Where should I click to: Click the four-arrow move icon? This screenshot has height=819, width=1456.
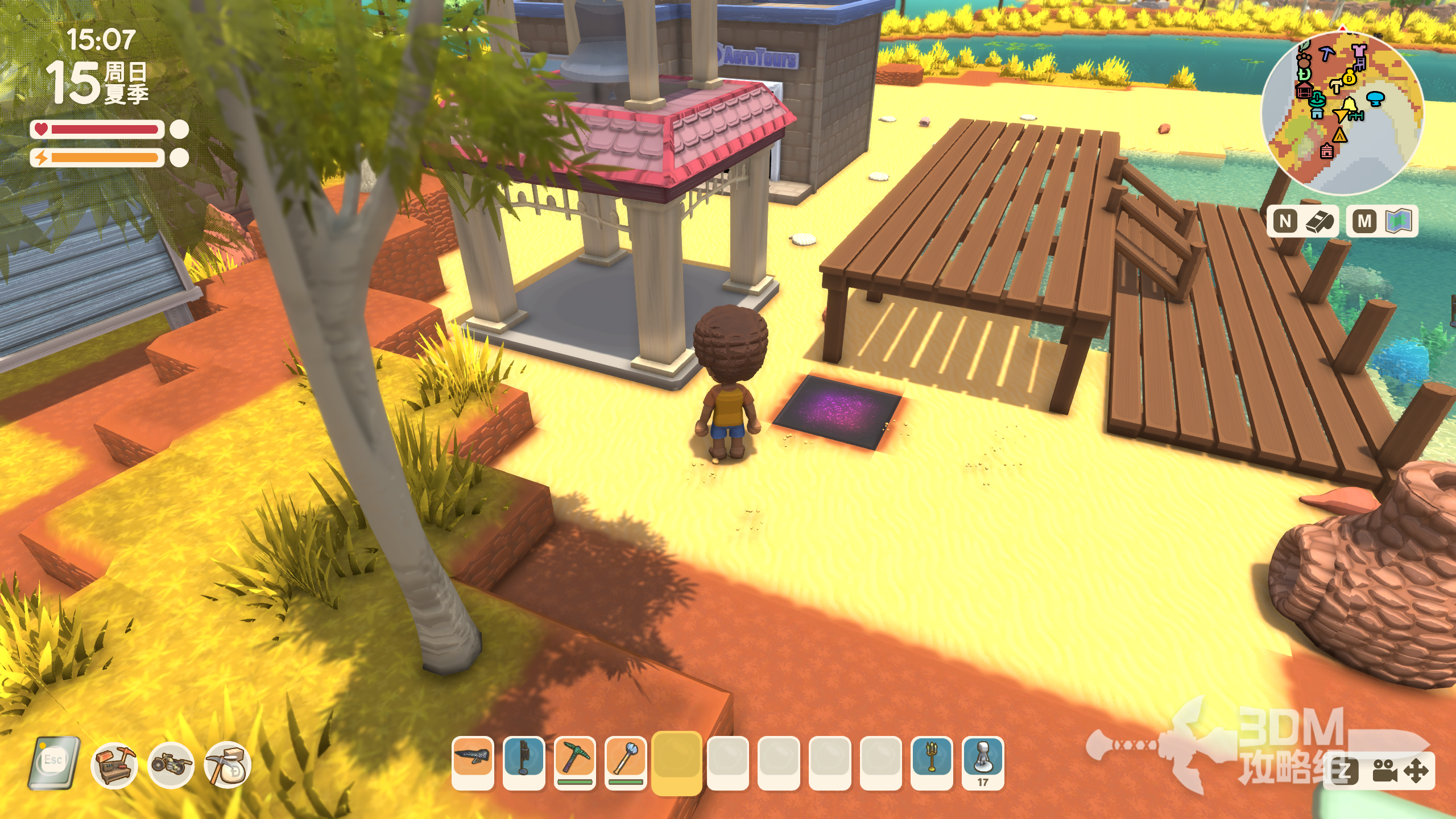[x=1416, y=771]
